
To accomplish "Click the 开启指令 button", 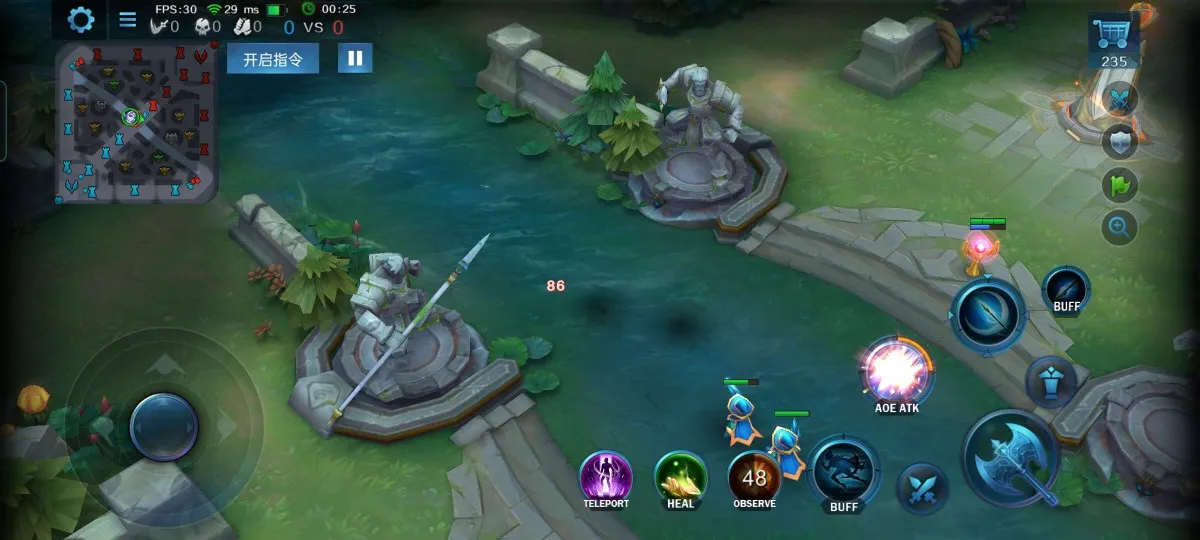I will click(x=273, y=59).
